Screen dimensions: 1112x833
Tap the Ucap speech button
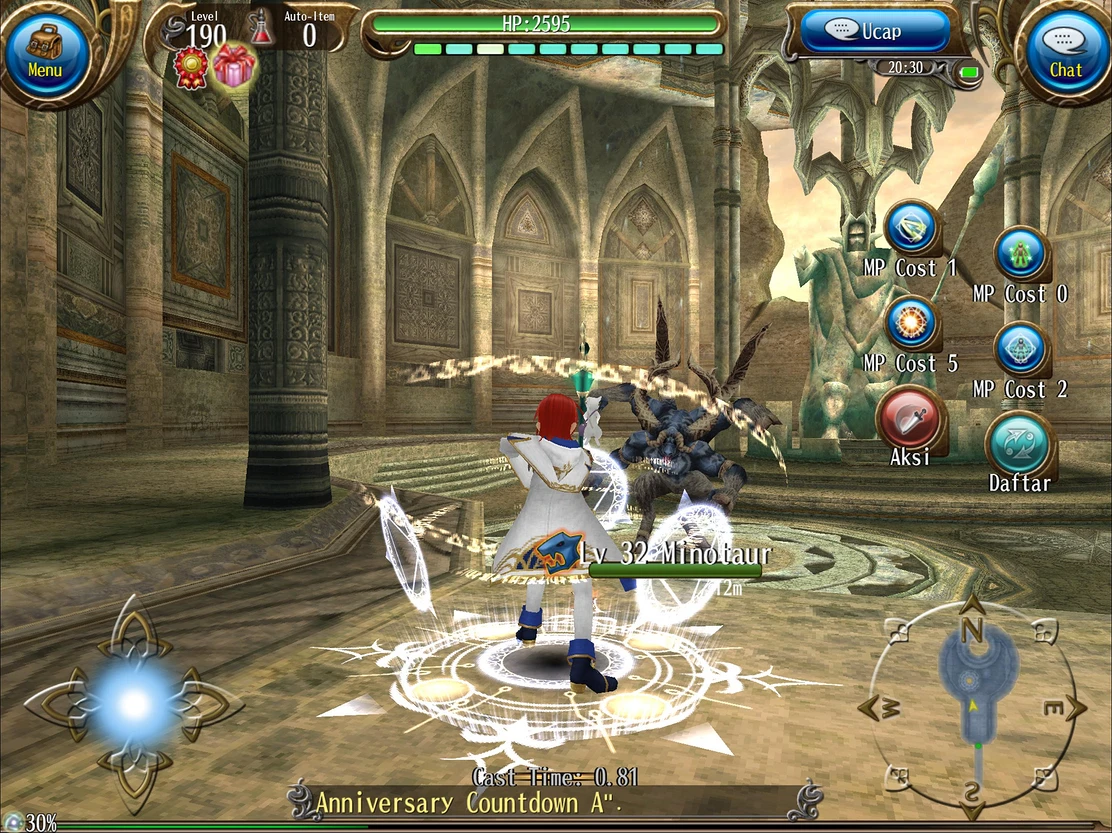(x=875, y=31)
